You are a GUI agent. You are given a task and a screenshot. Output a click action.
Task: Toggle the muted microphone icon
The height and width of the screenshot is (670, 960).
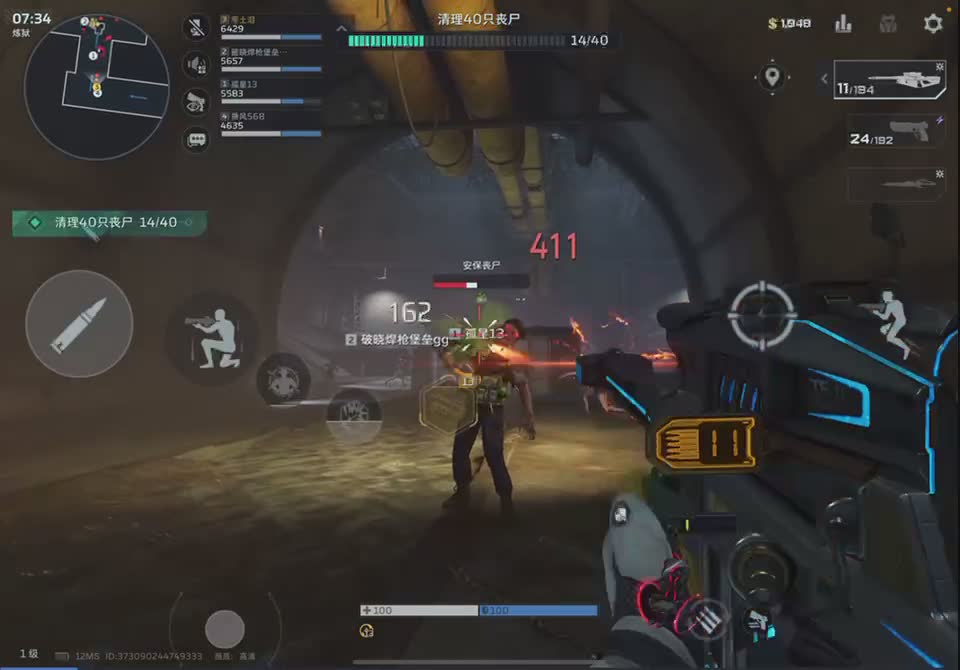point(196,27)
